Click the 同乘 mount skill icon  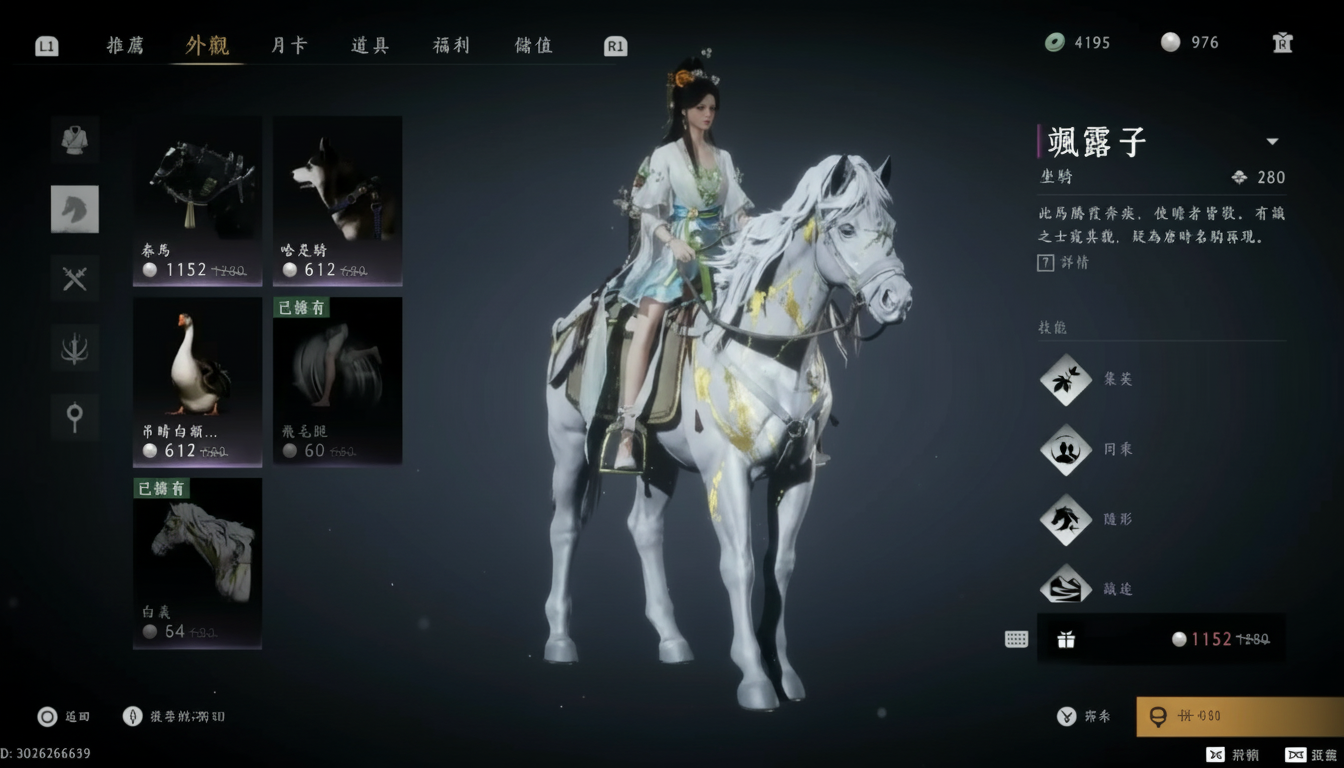pyautogui.click(x=1064, y=449)
